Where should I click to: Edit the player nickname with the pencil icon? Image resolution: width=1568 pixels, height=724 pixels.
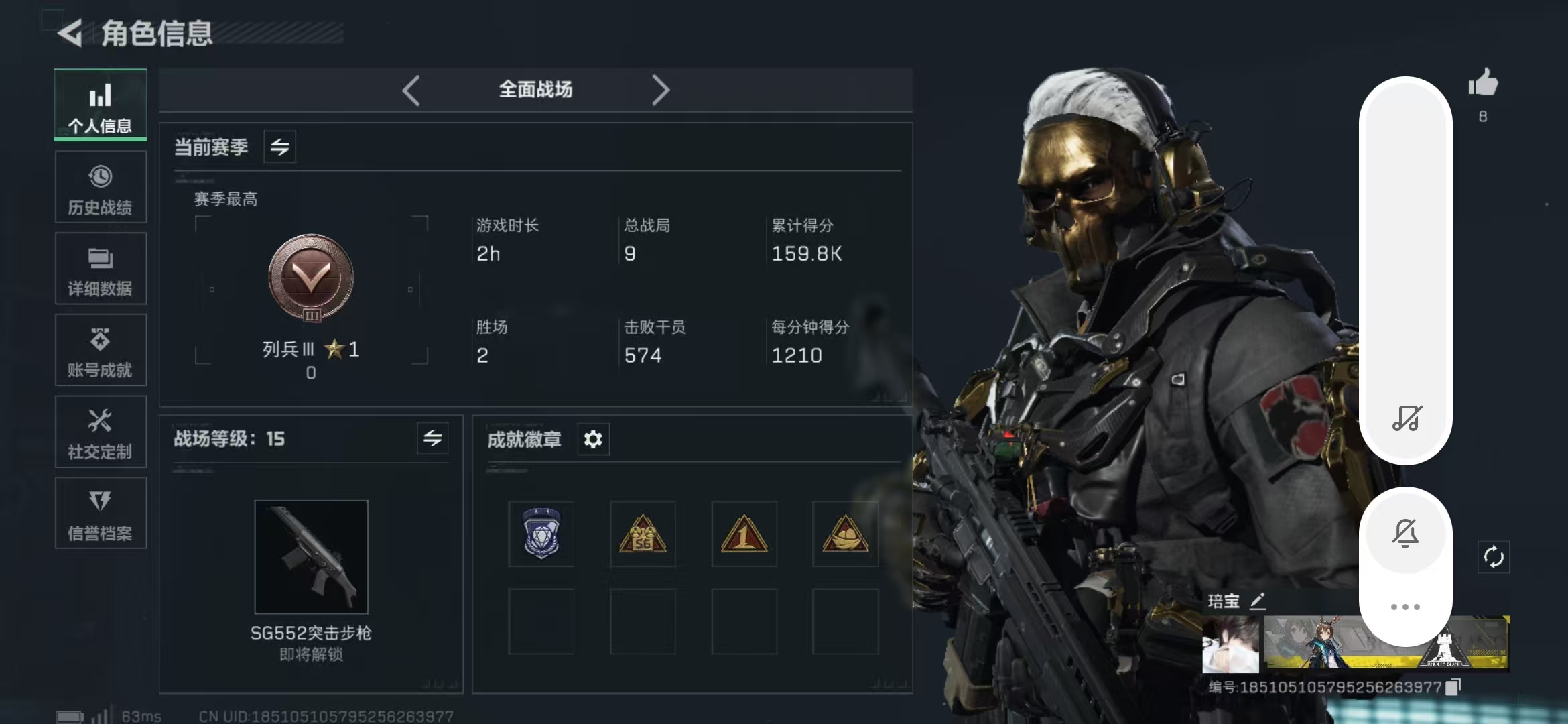tap(1258, 601)
